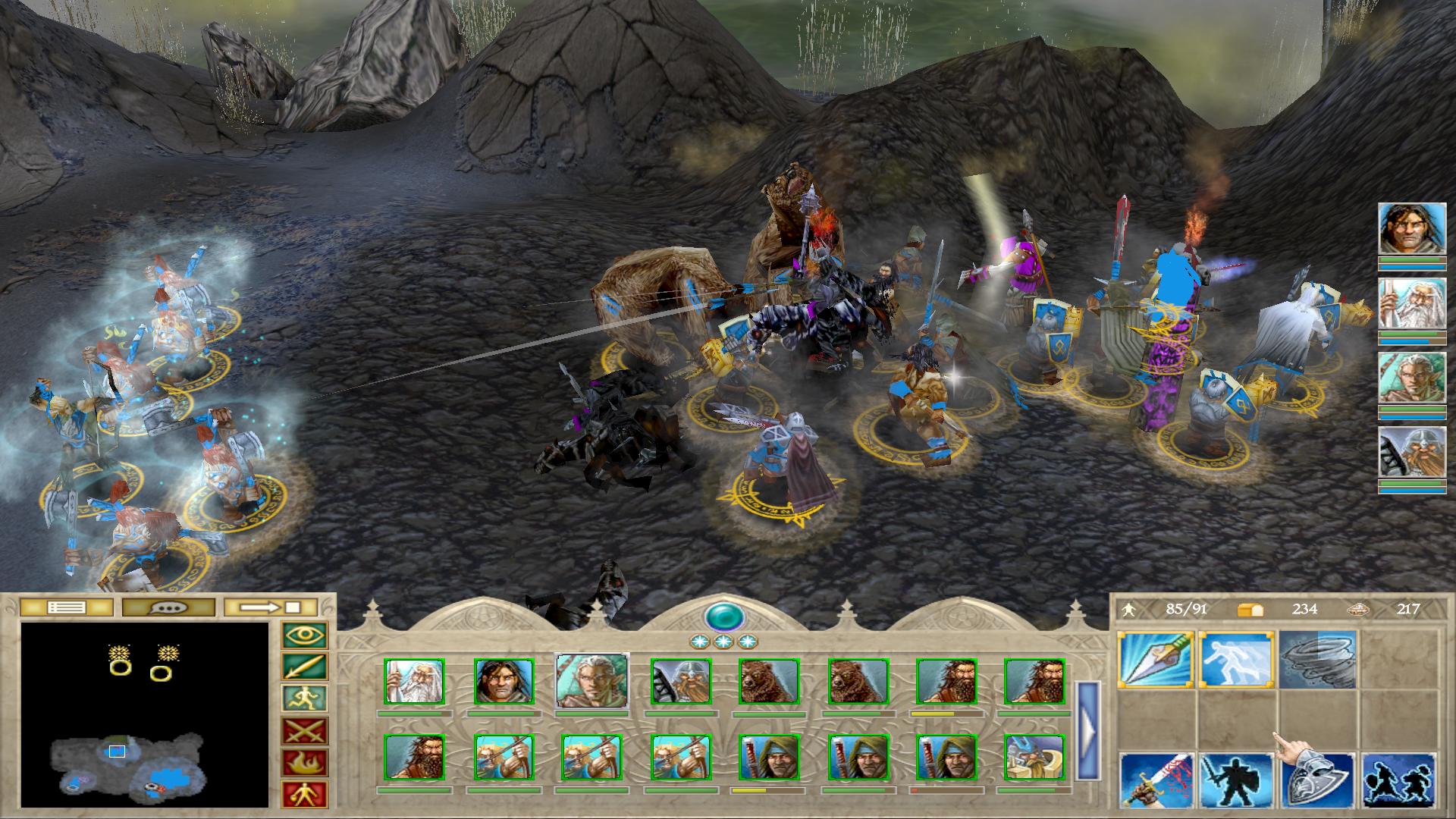Show more units with the blue arrow
Screen dimensions: 1456x819
tap(1088, 730)
